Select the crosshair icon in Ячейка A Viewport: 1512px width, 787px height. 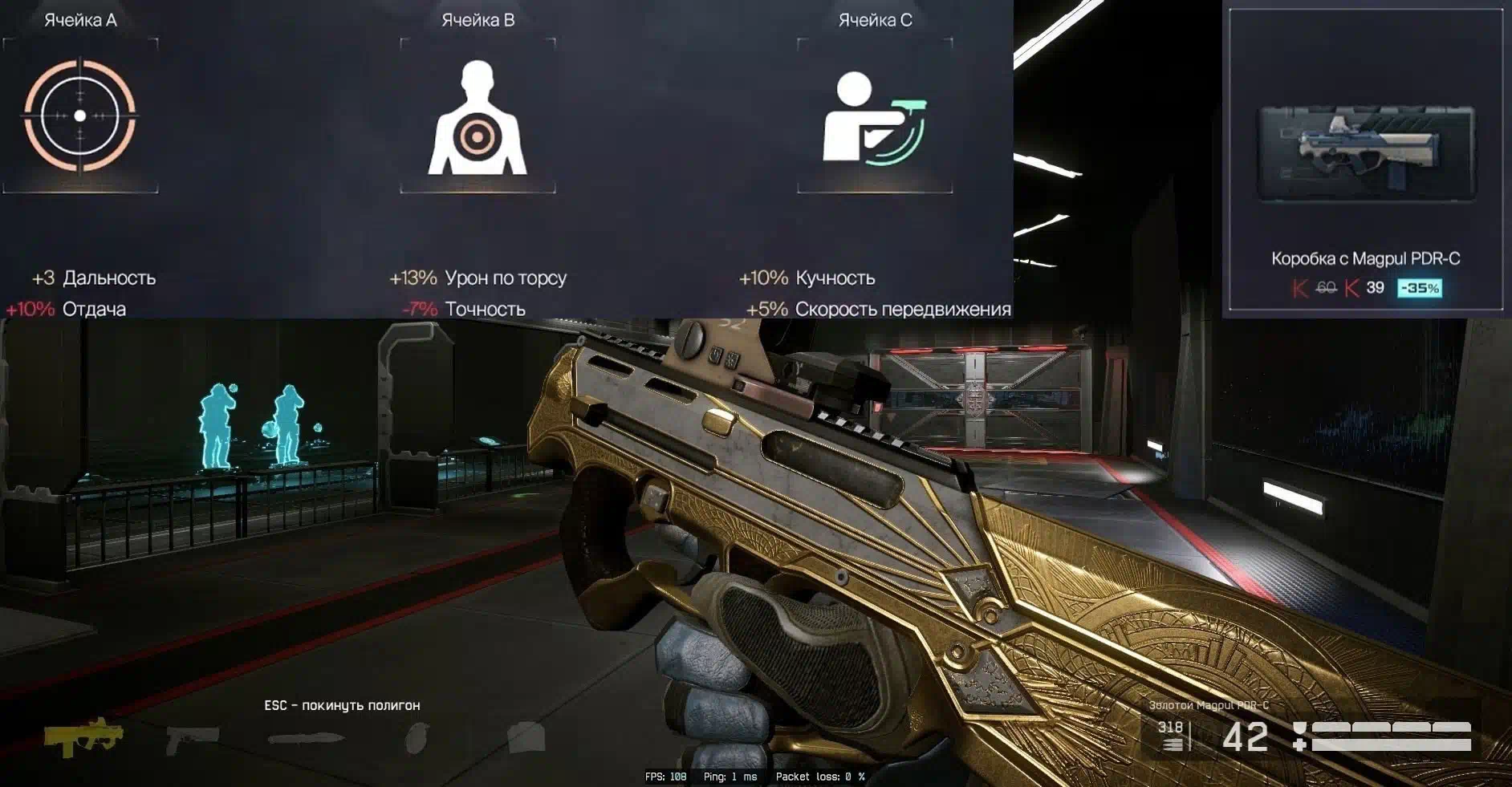(x=79, y=116)
